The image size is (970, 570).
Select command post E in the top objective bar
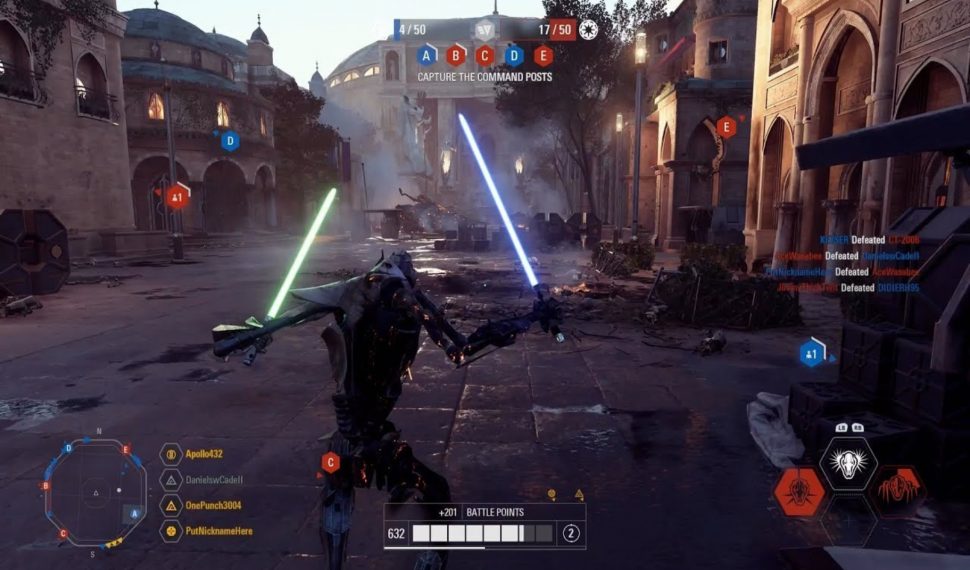pyautogui.click(x=543, y=55)
